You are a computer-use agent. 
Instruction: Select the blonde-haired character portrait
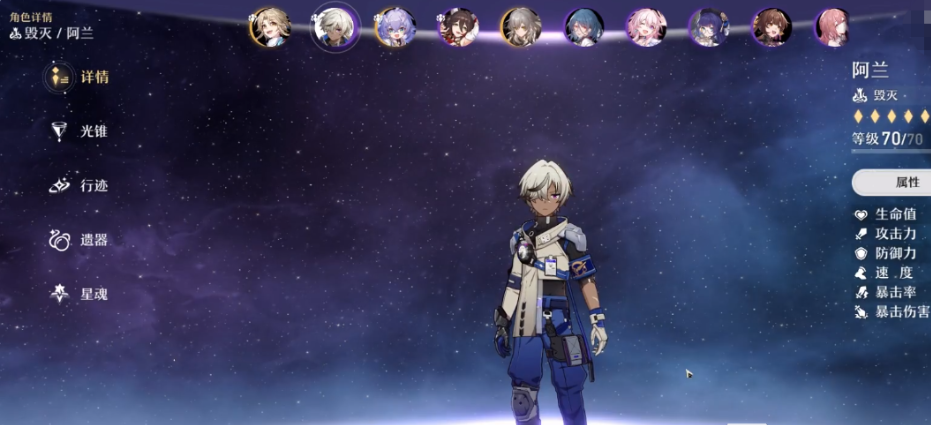pos(270,27)
